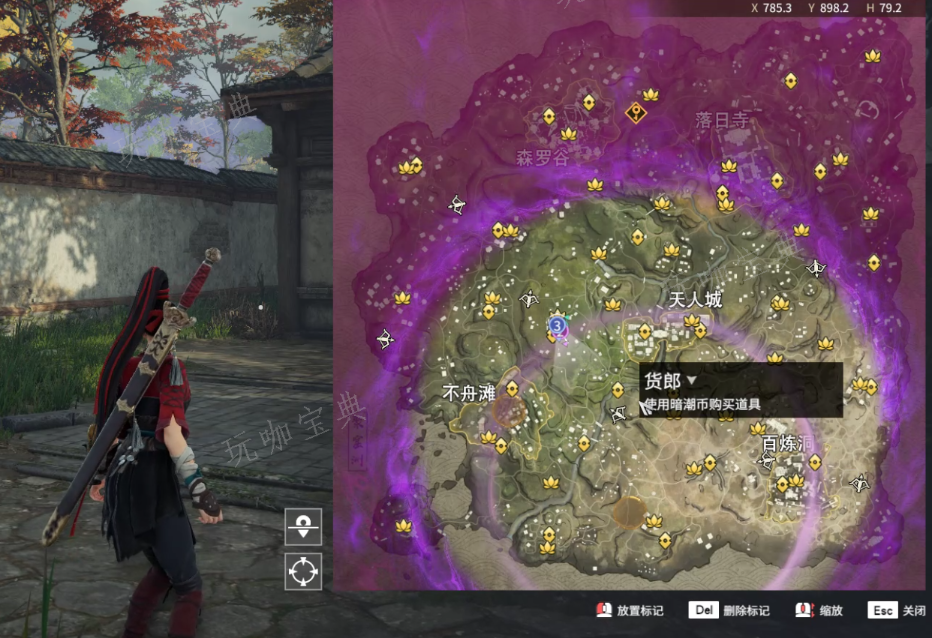Viewport: 932px width, 638px height.
Task: Select the 天人城 location on the map
Action: tap(694, 299)
